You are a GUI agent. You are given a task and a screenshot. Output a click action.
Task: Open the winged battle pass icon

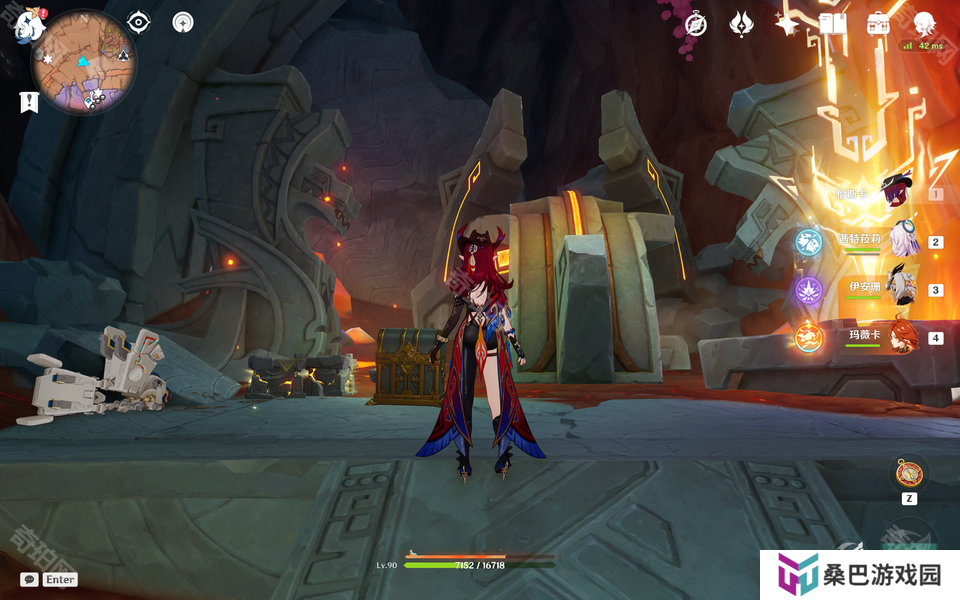pos(741,24)
